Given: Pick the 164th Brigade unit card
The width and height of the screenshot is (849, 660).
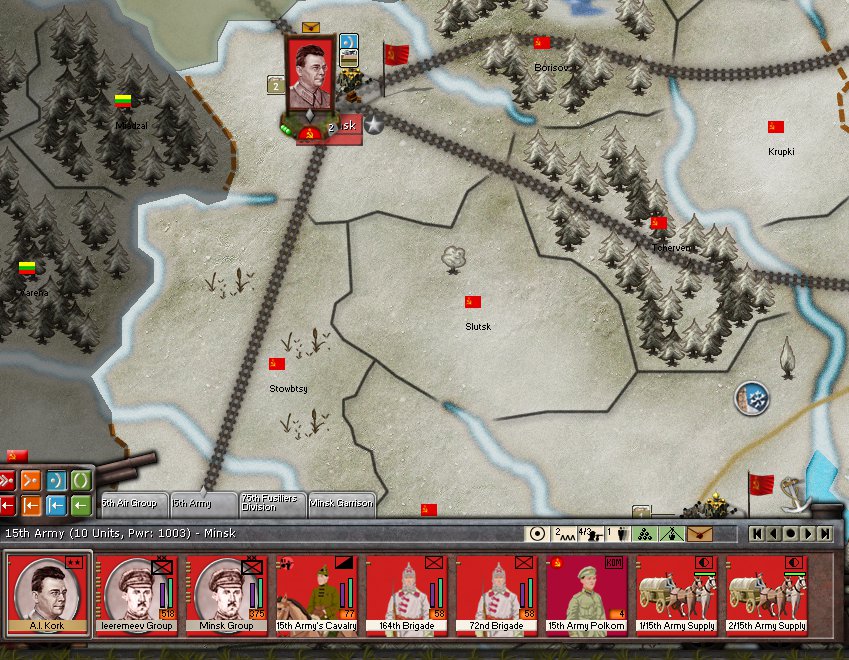Looking at the screenshot, I should coord(408,593).
